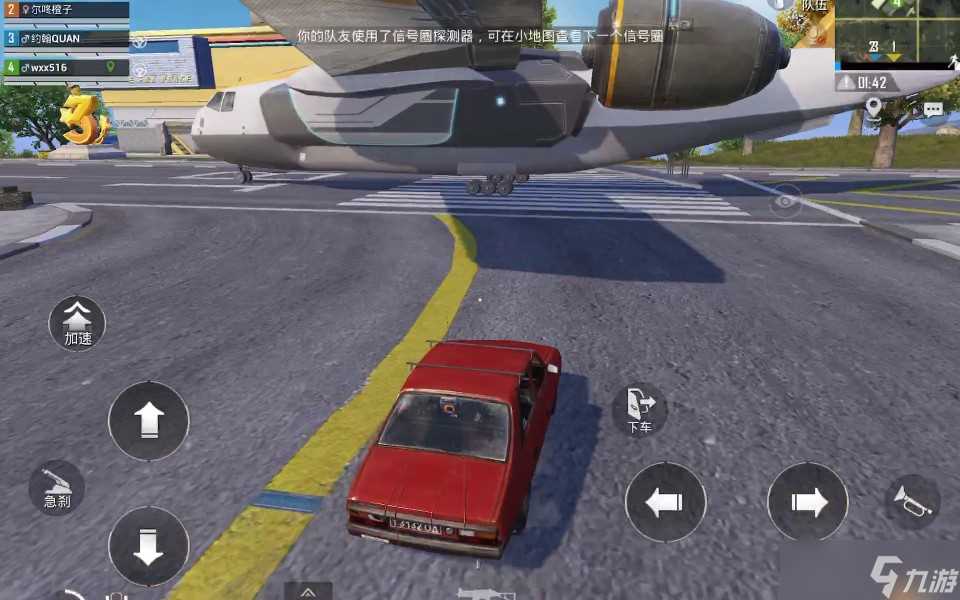Viewport: 960px width, 600px height.
Task: Select teammate 约翰QUAN in the squad list
Action: pyautogui.click(x=66, y=39)
